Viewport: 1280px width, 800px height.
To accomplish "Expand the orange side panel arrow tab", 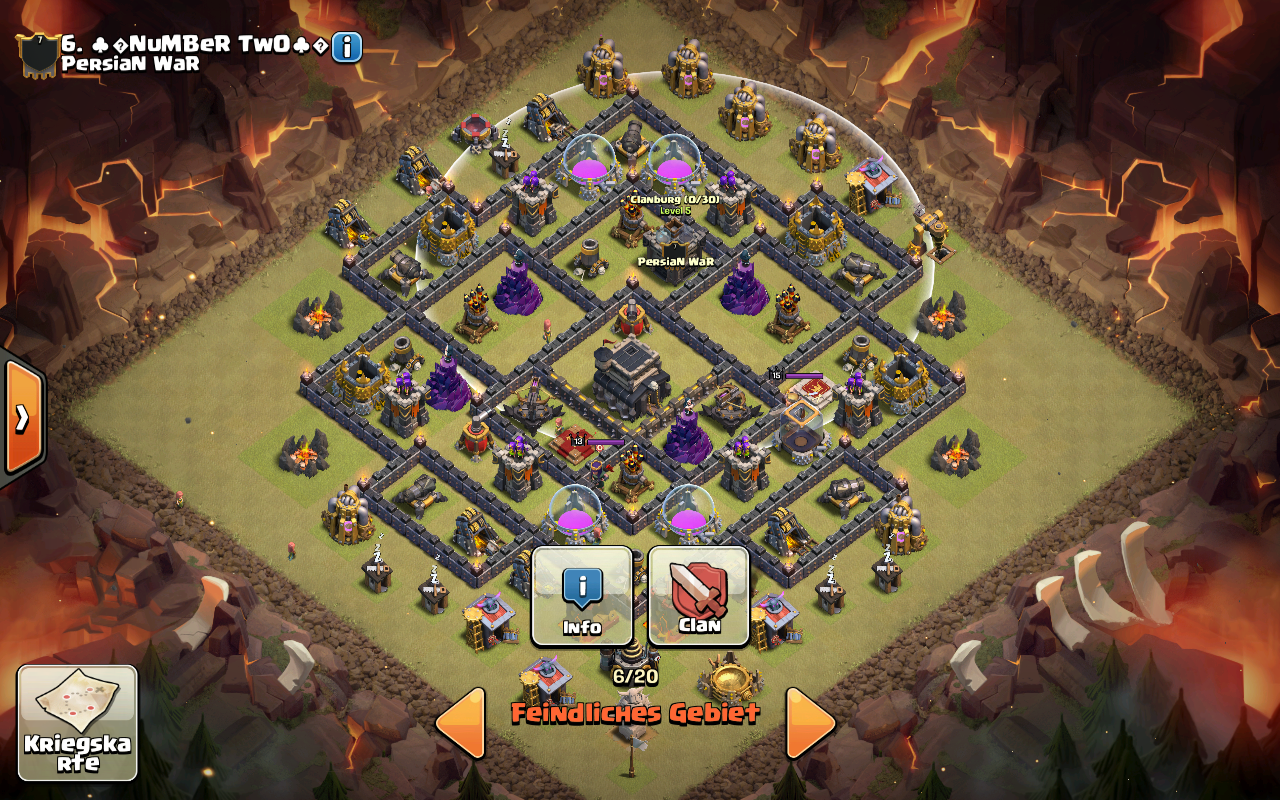I will 22,418.
